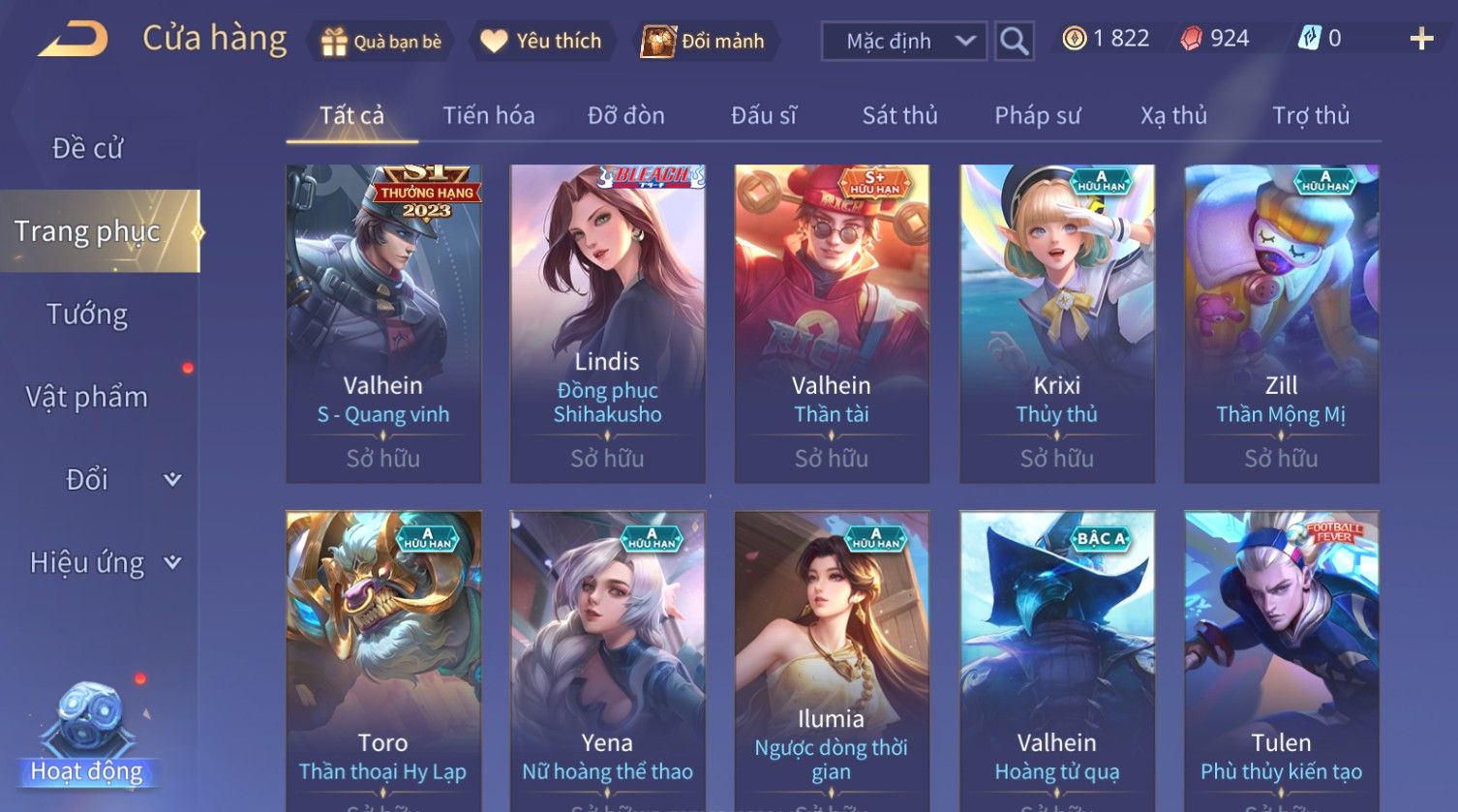The width and height of the screenshot is (1458, 812).
Task: Add currency with the plus button
Action: click(1420, 40)
